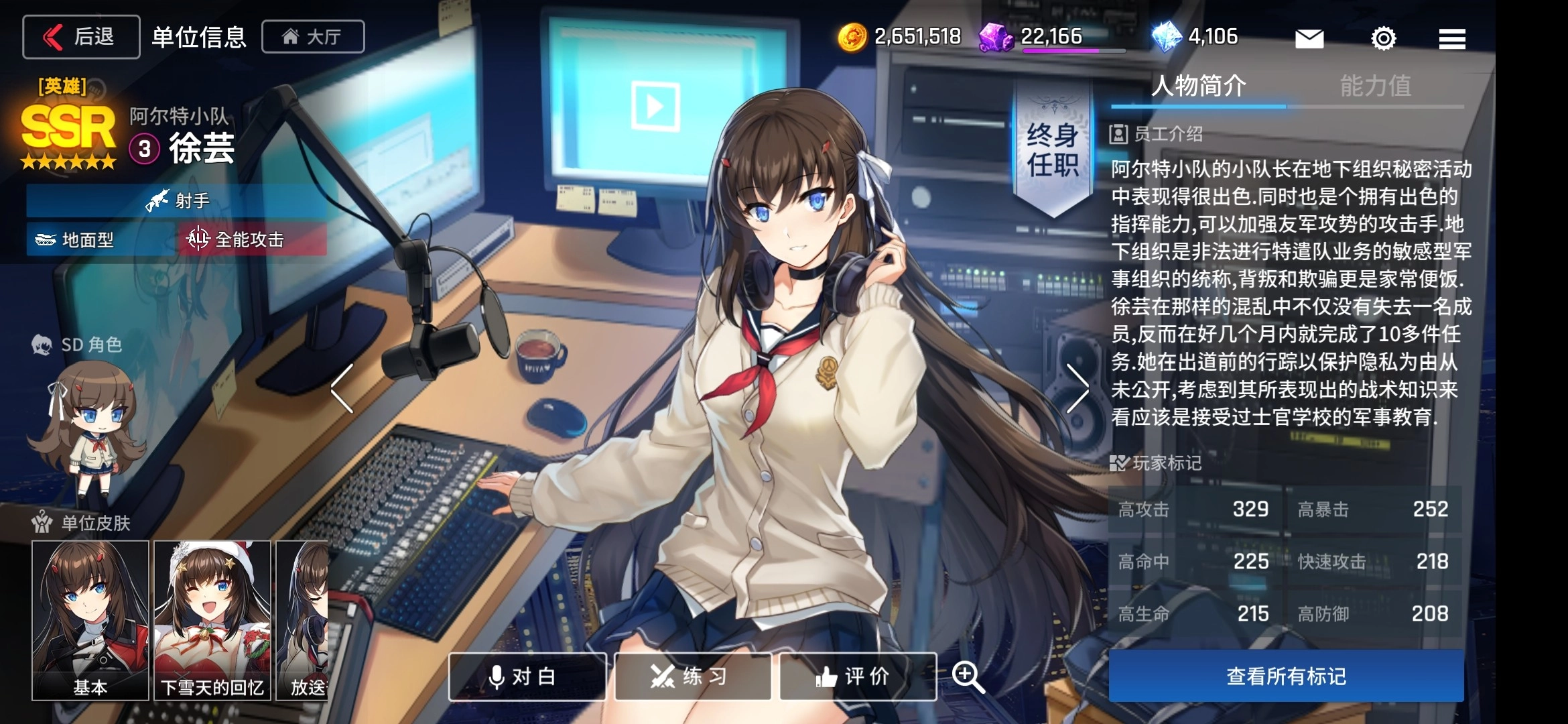The image size is (1568, 724).
Task: Select the 人物简介 tab
Action: [1198, 86]
